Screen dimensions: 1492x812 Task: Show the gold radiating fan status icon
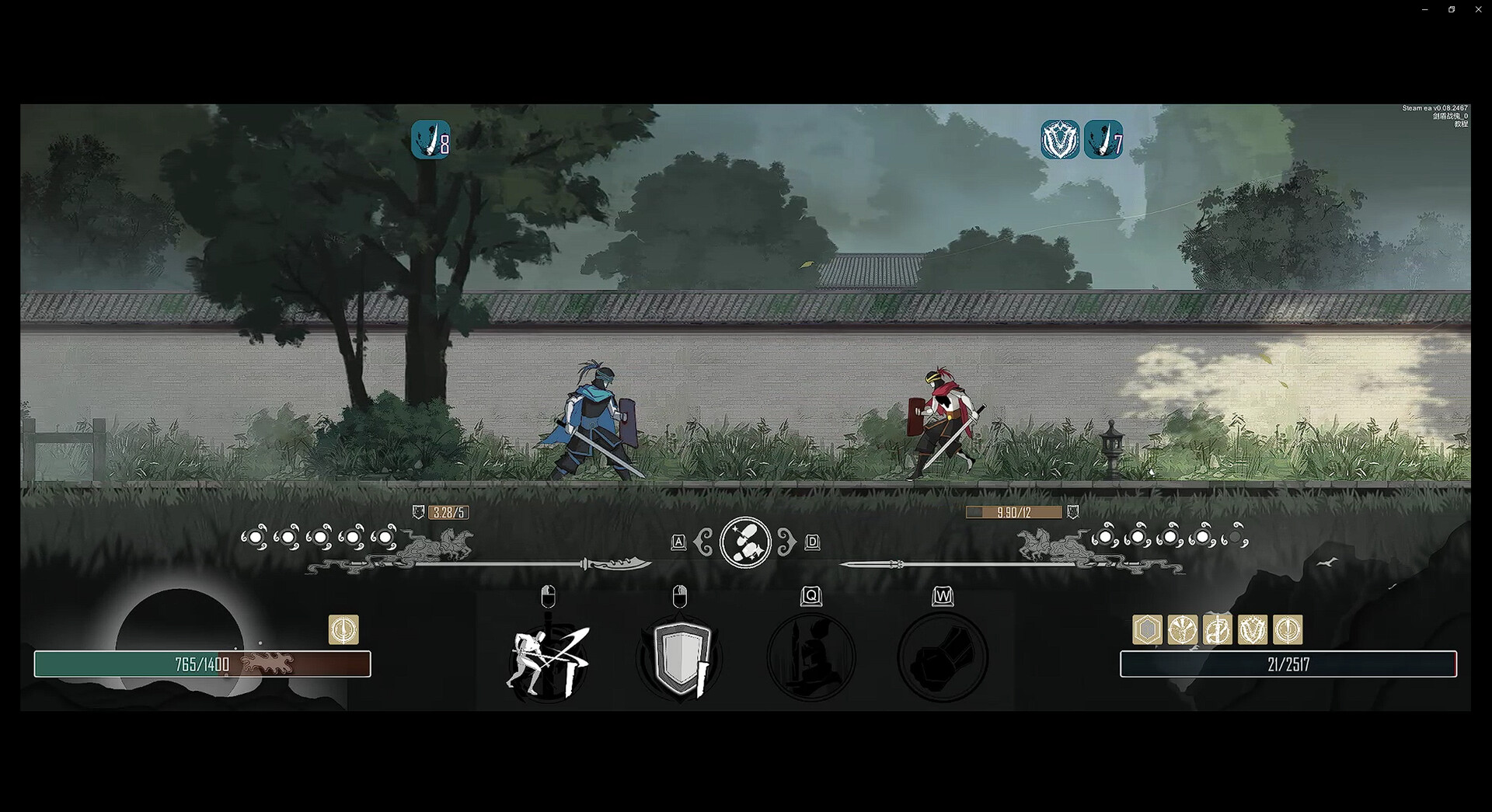click(1182, 629)
